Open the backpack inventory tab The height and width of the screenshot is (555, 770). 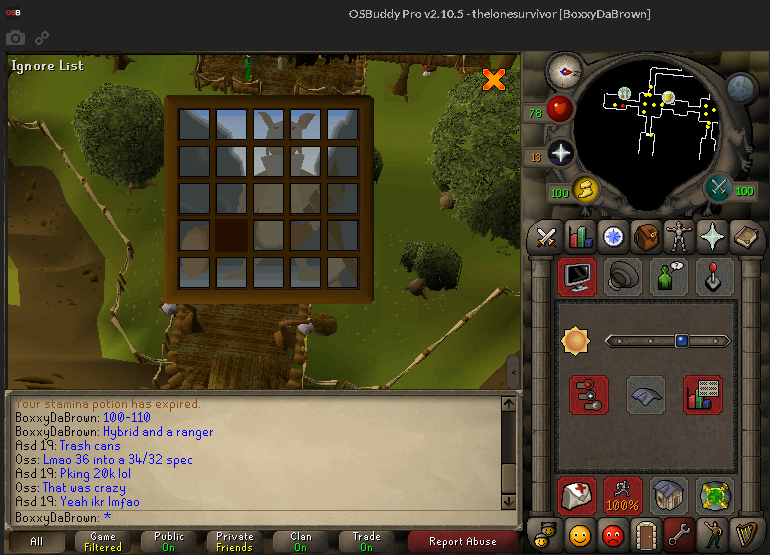click(x=647, y=237)
